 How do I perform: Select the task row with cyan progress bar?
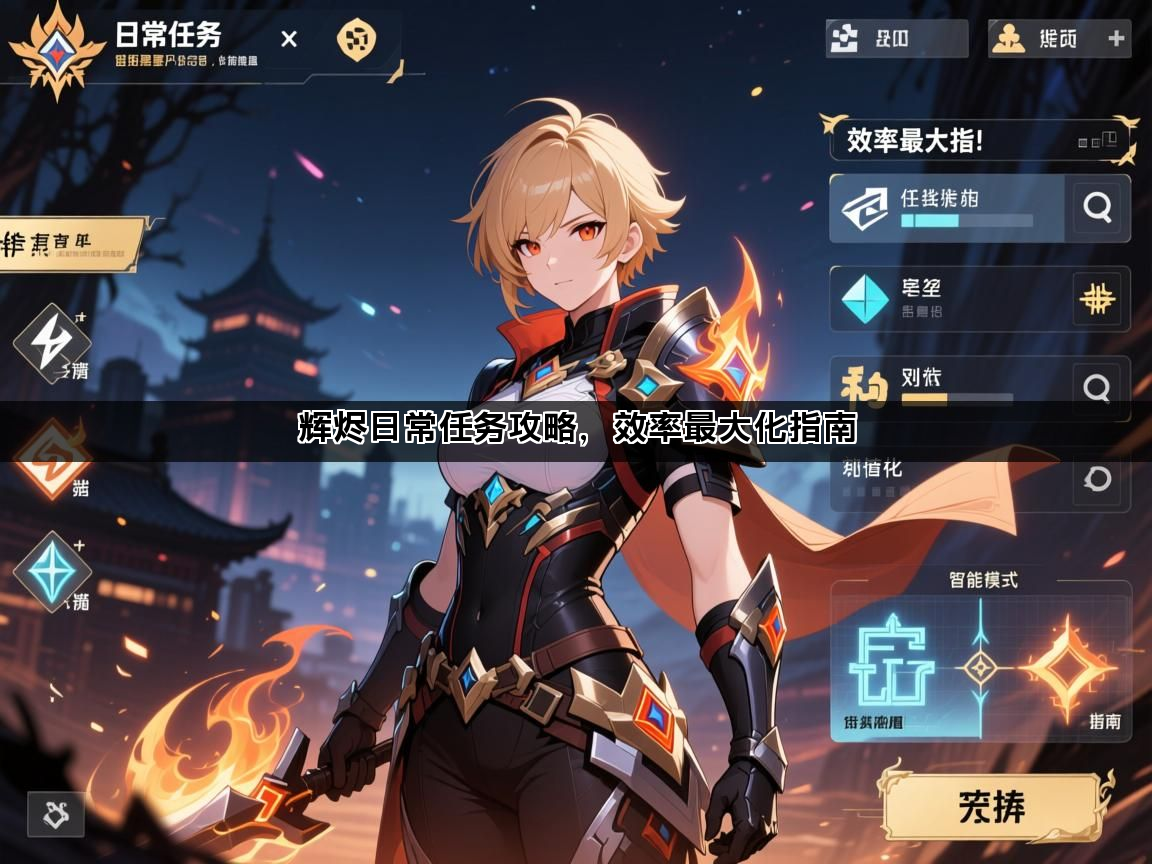946,208
